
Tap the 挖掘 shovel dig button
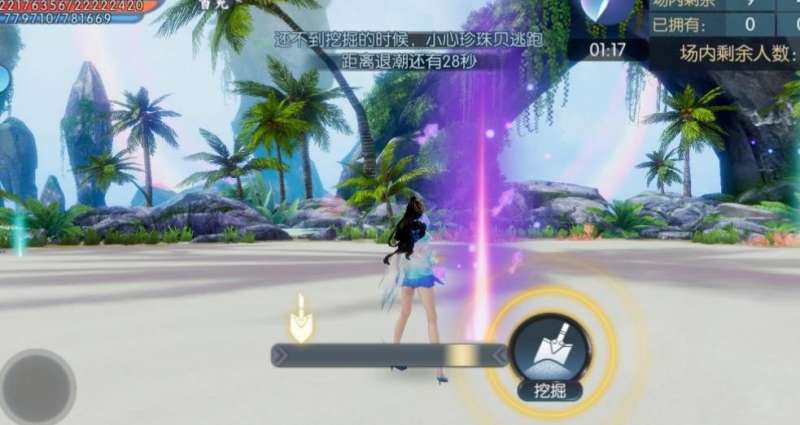(549, 351)
